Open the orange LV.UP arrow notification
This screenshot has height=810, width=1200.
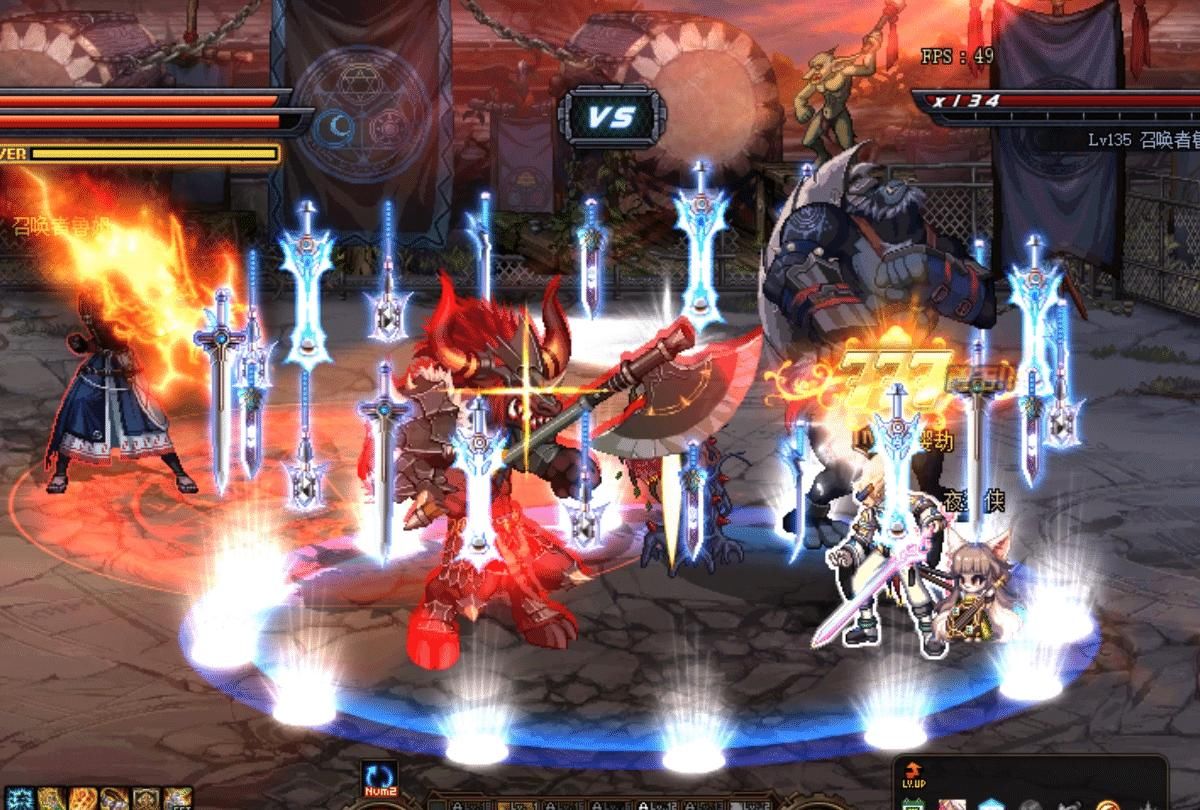(x=912, y=772)
